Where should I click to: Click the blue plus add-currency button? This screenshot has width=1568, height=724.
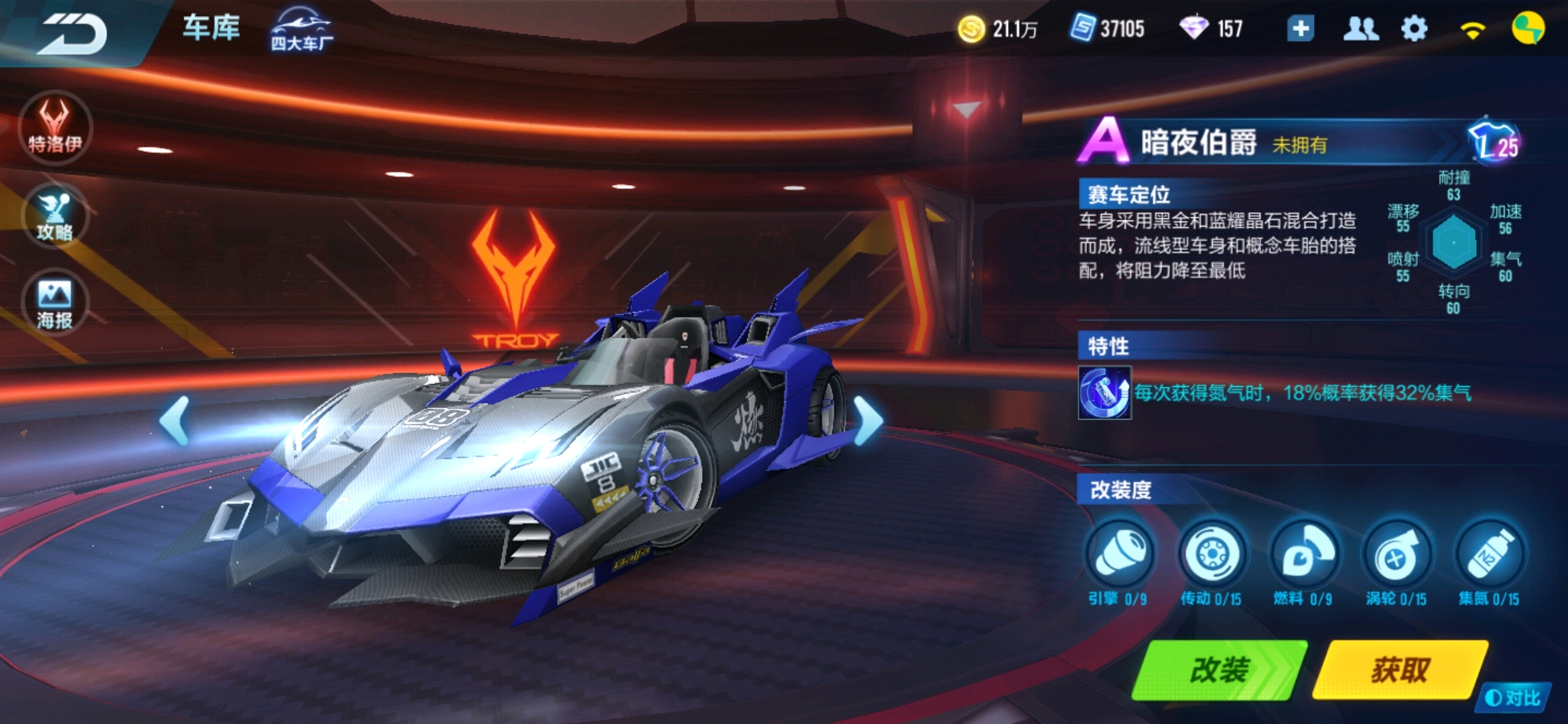coord(1300,29)
